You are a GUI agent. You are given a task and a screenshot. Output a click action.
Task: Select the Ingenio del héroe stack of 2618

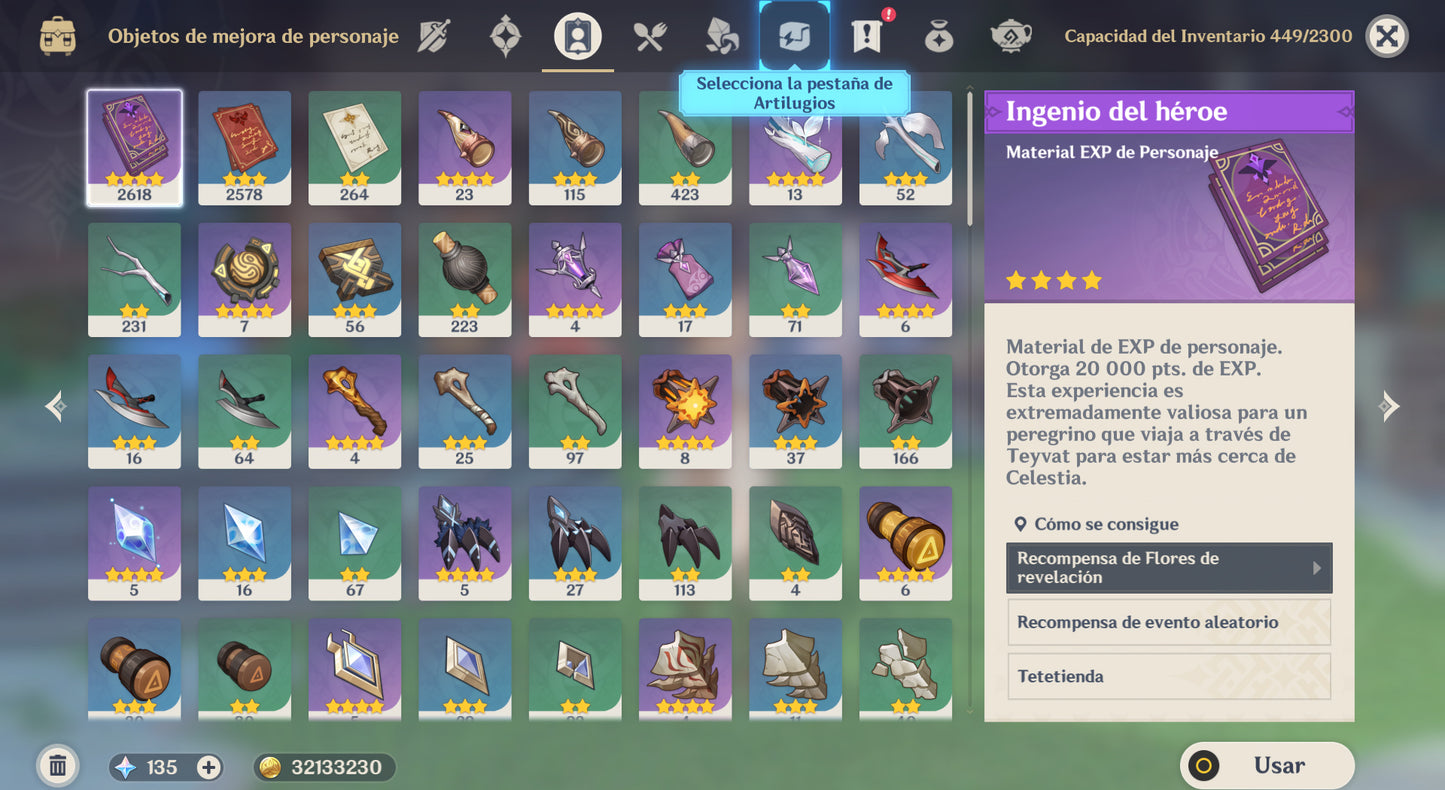[134, 148]
